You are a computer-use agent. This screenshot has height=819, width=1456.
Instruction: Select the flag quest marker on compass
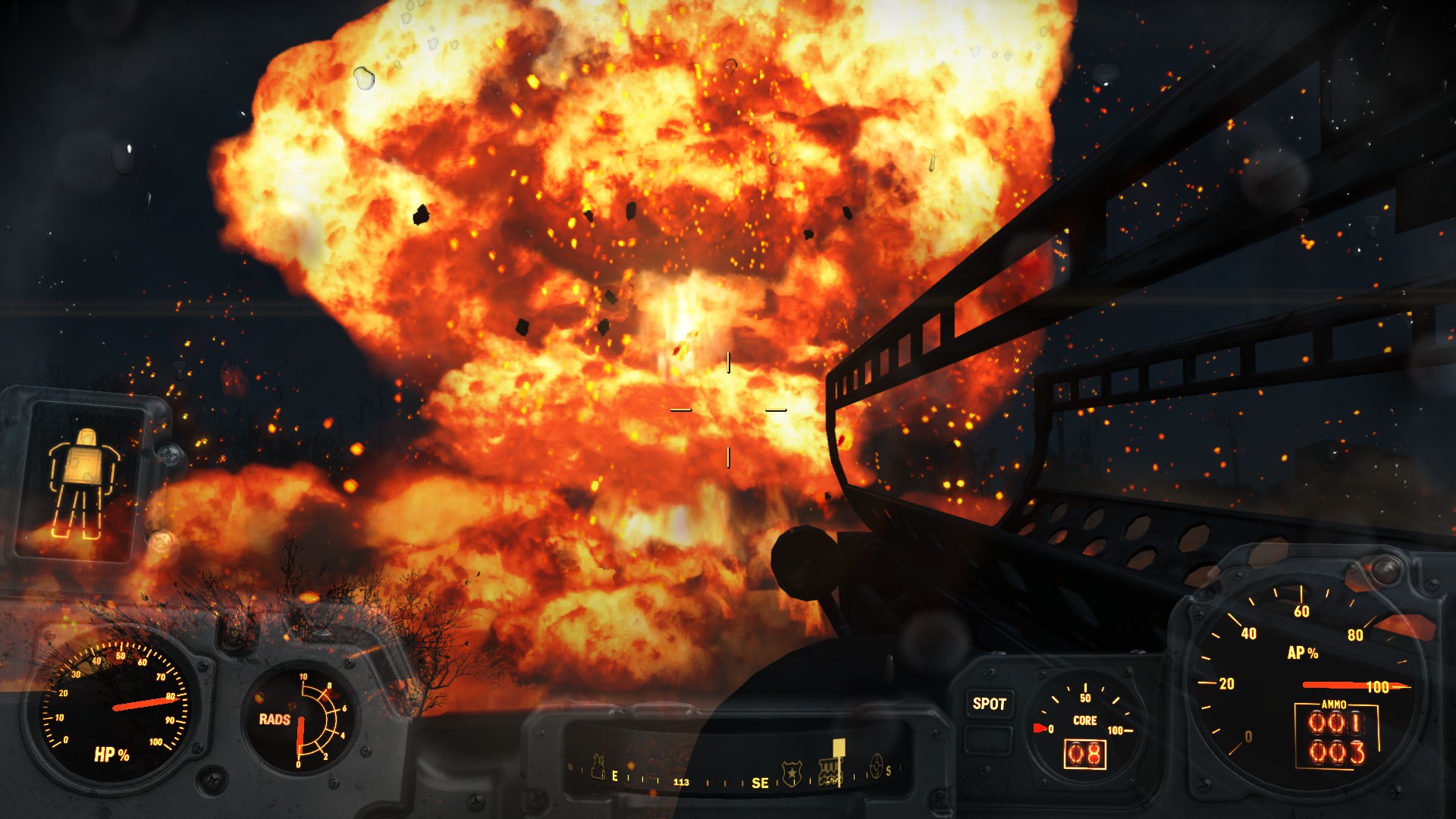click(x=837, y=751)
